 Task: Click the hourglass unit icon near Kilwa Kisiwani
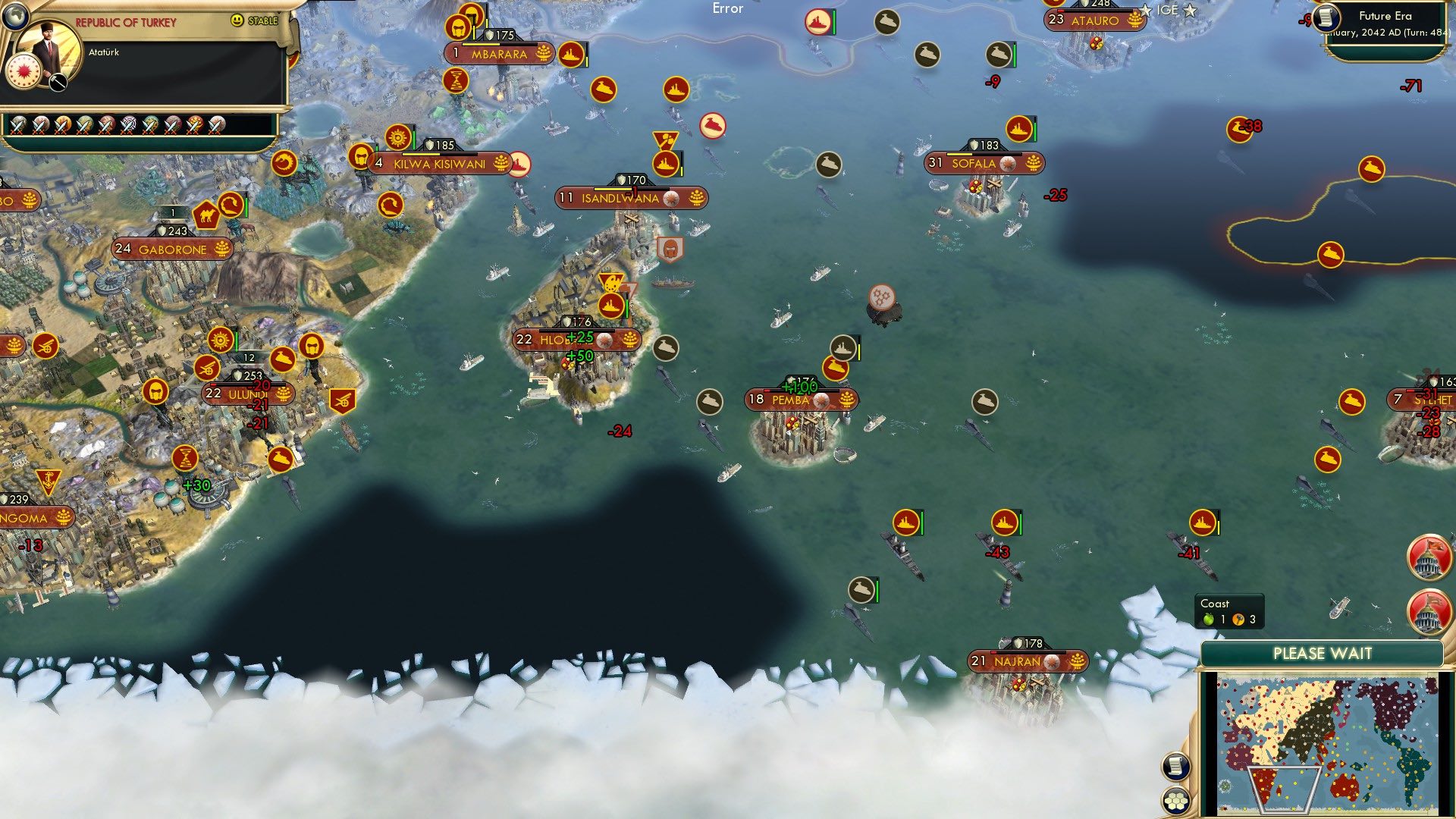point(455,81)
